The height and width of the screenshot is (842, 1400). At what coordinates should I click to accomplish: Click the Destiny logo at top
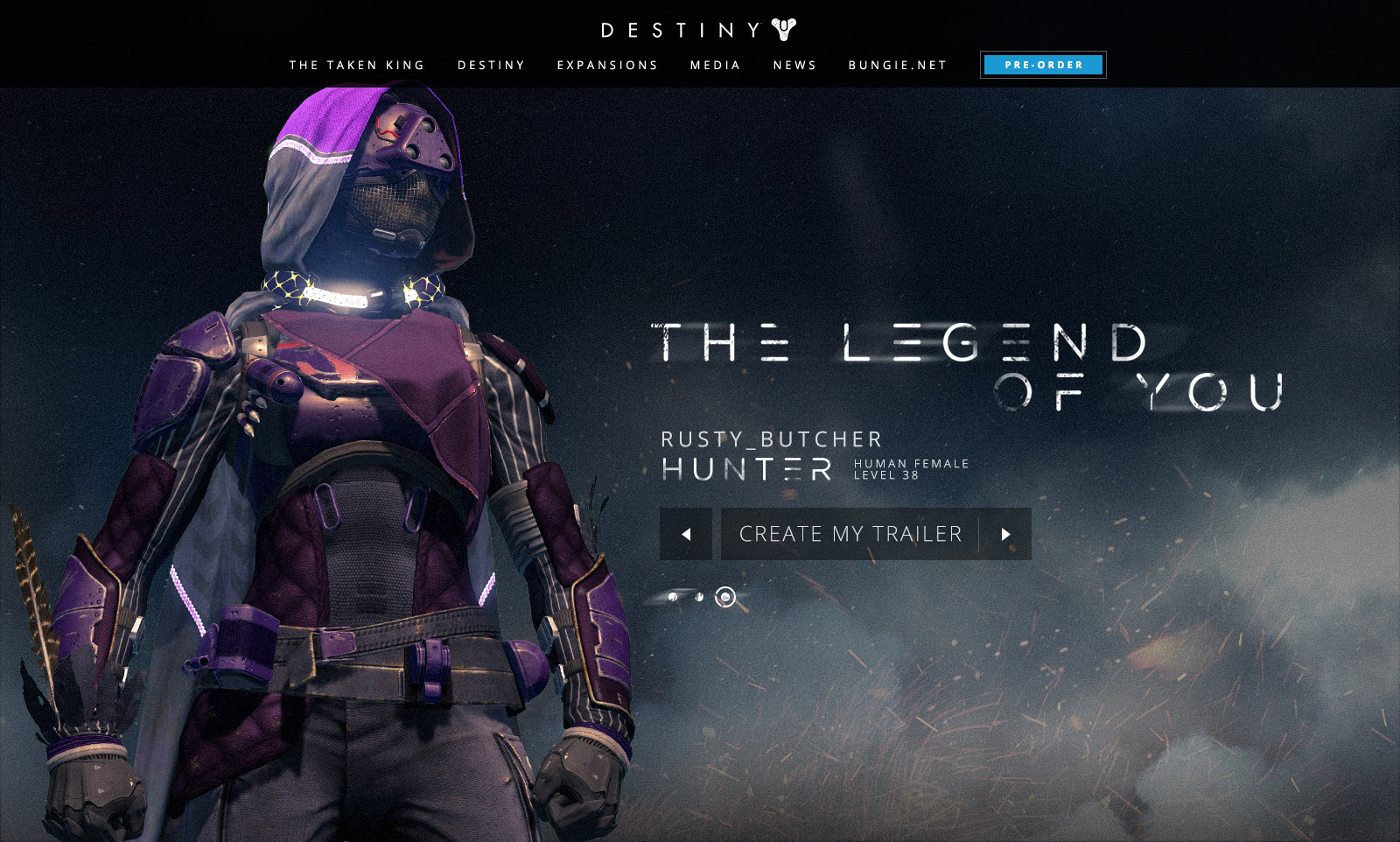[698, 30]
